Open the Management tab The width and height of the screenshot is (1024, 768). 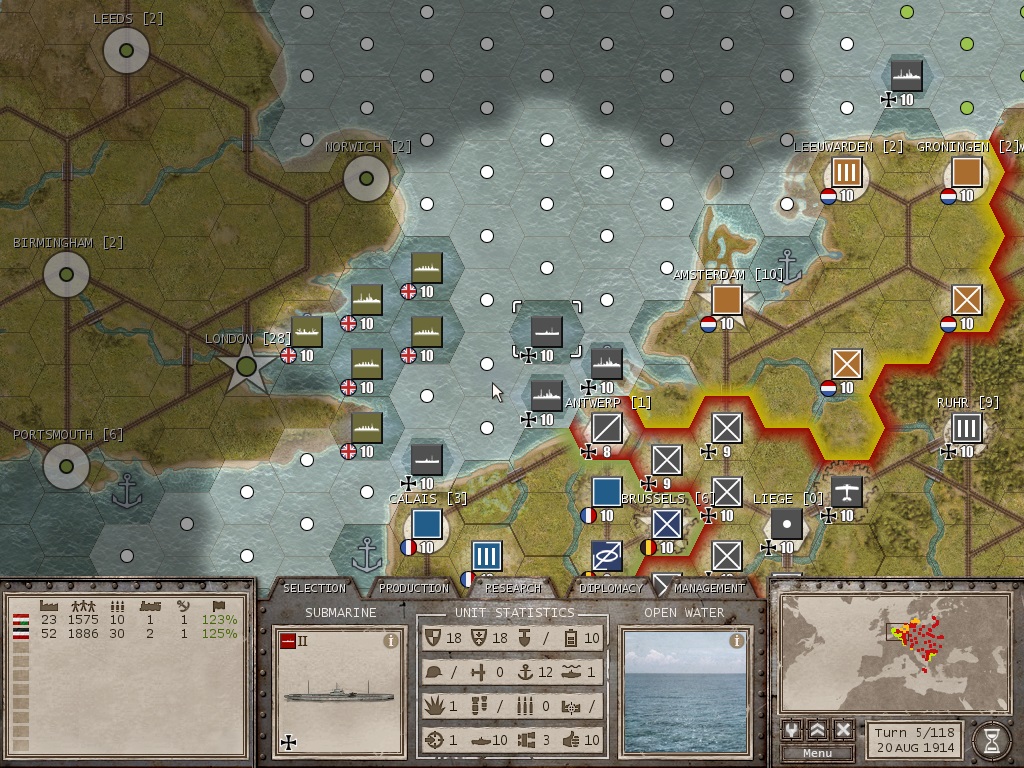709,588
